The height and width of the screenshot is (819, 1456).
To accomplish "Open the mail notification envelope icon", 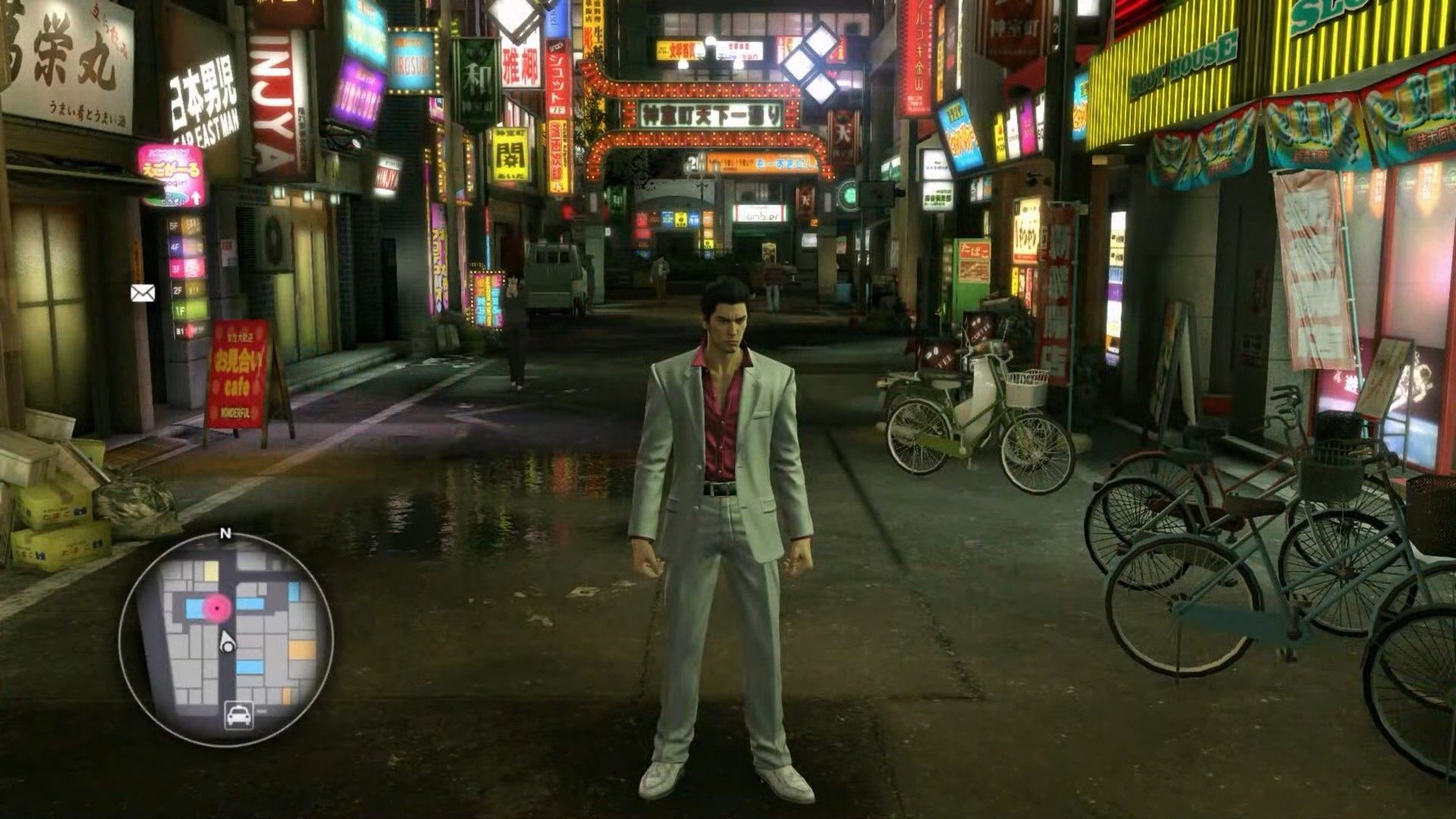I will tap(142, 291).
